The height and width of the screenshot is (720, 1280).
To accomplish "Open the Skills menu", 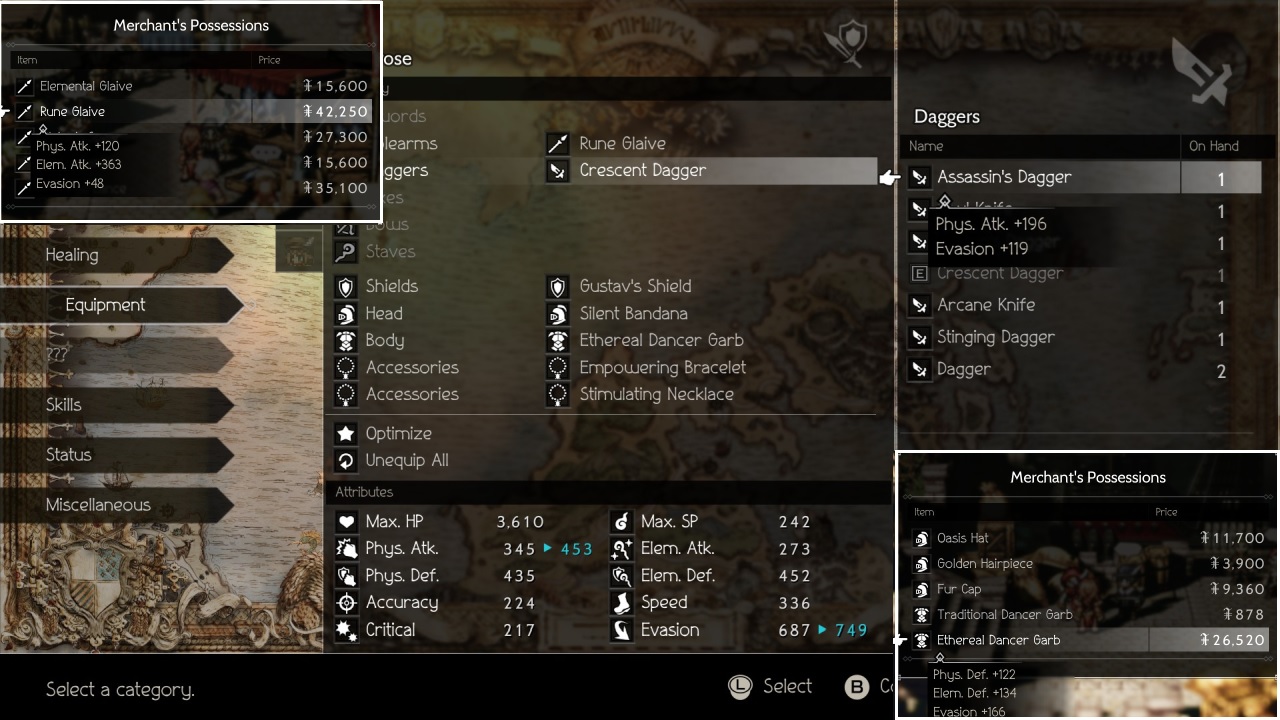I will pyautogui.click(x=64, y=405).
